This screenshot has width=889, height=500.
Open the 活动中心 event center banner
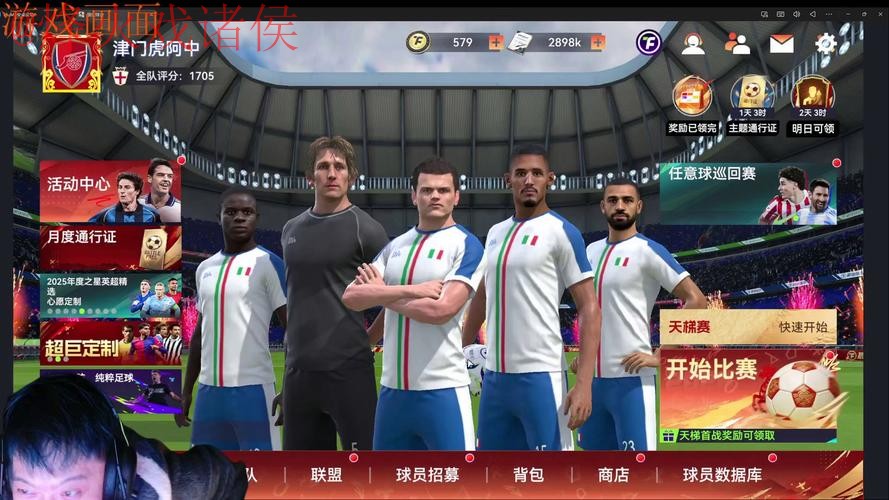coord(110,190)
